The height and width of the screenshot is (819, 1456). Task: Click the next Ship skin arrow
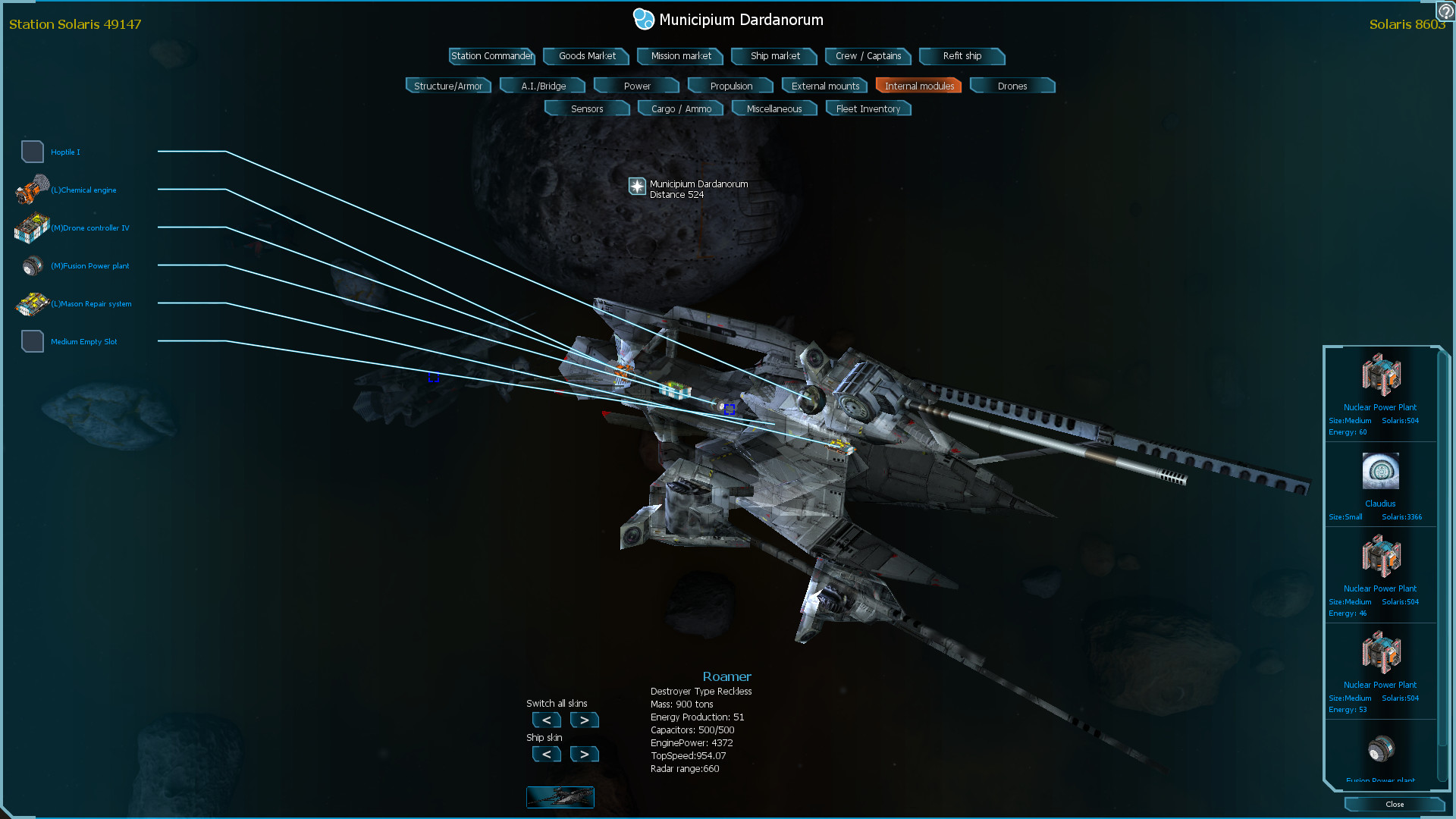[x=584, y=754]
